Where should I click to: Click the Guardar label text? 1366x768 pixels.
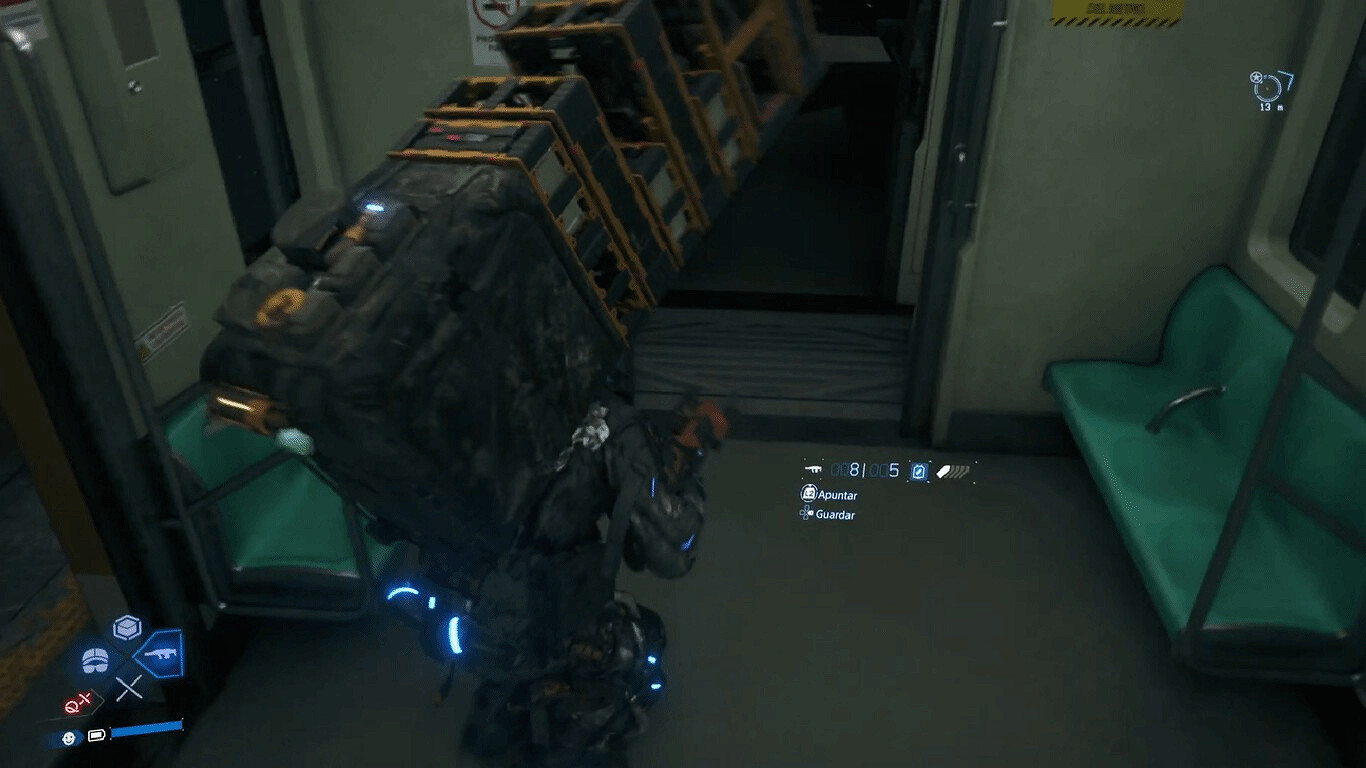(x=835, y=514)
